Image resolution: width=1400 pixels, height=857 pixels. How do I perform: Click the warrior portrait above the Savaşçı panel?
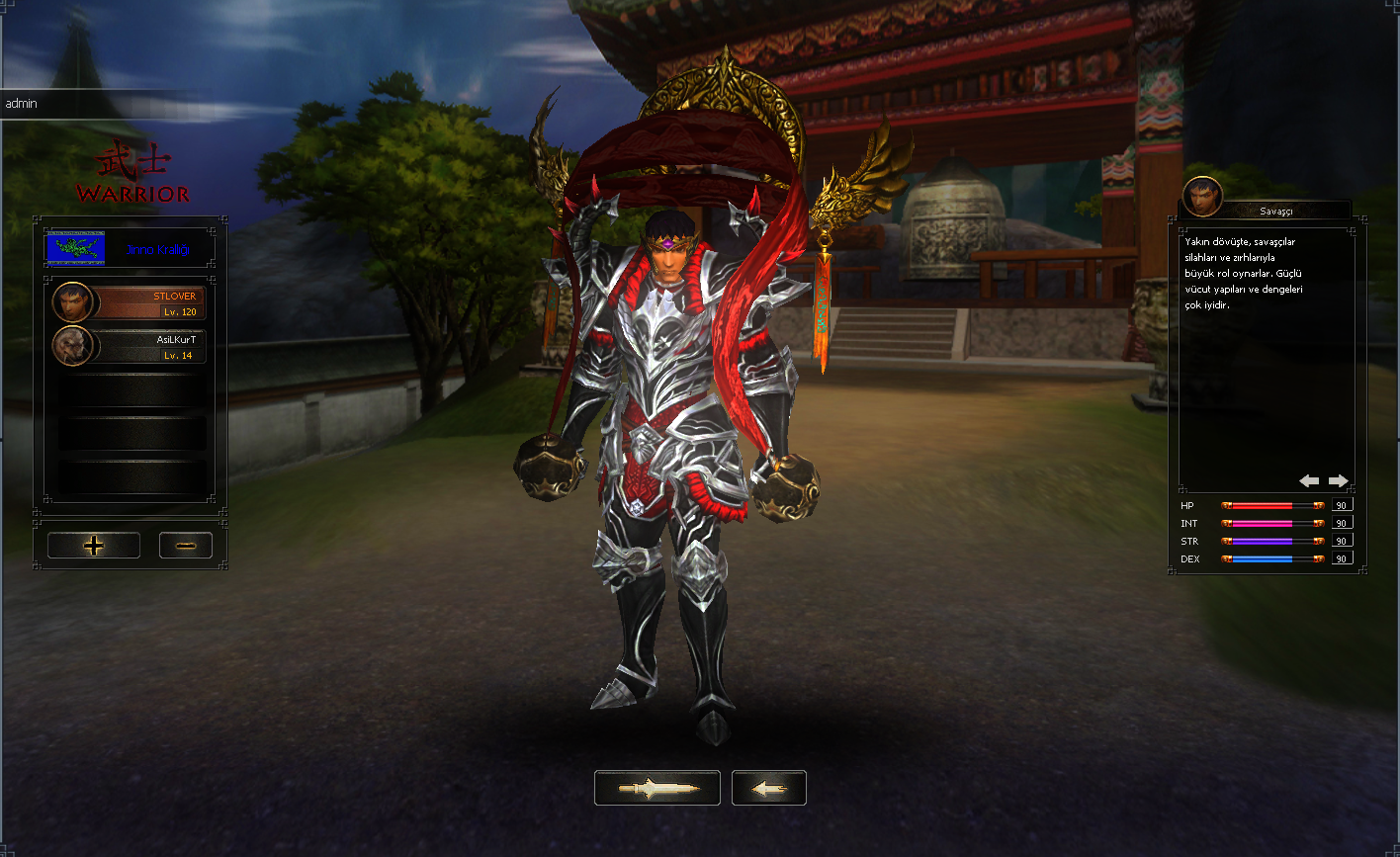(x=1202, y=195)
